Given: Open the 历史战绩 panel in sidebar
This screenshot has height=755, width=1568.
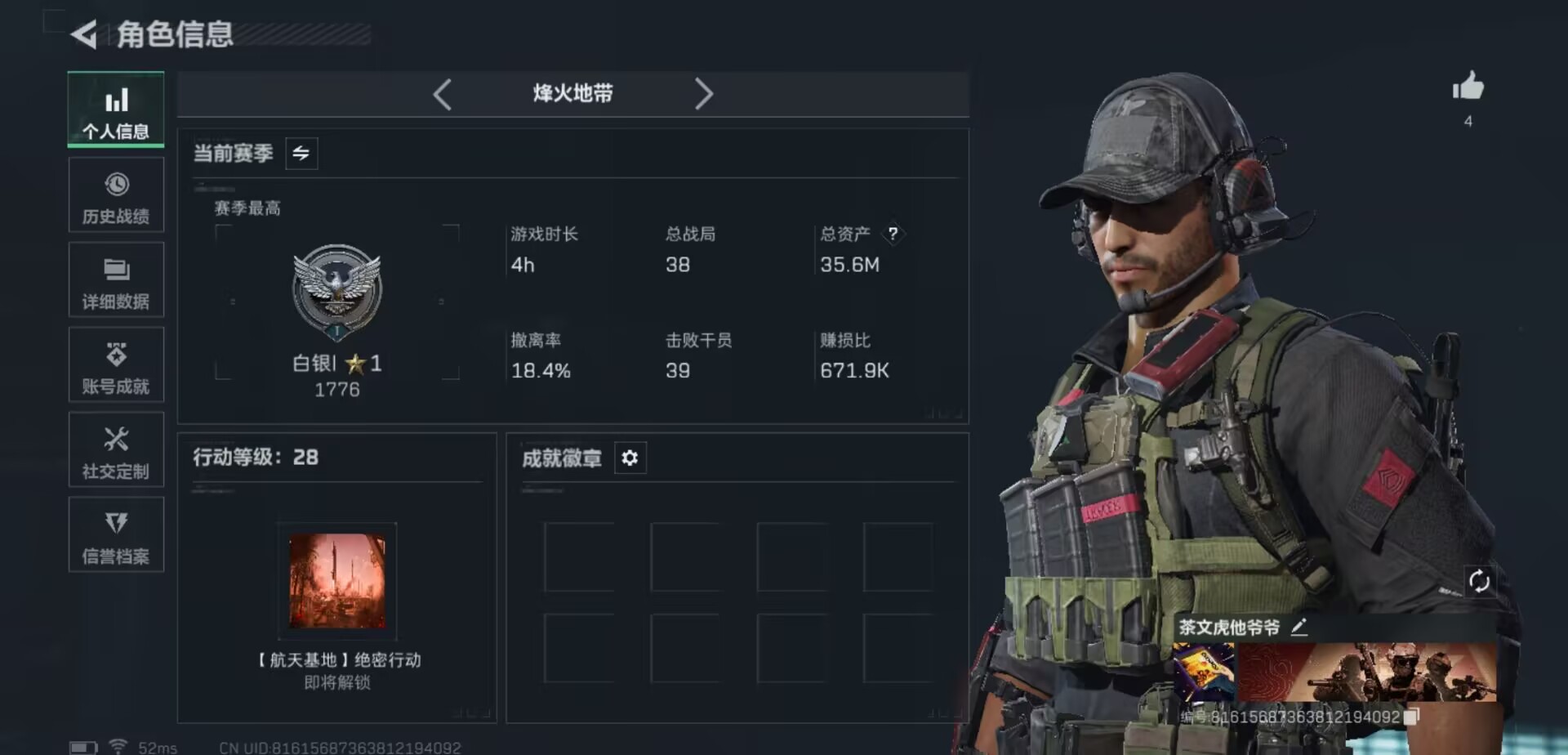Looking at the screenshot, I should coord(116,194).
